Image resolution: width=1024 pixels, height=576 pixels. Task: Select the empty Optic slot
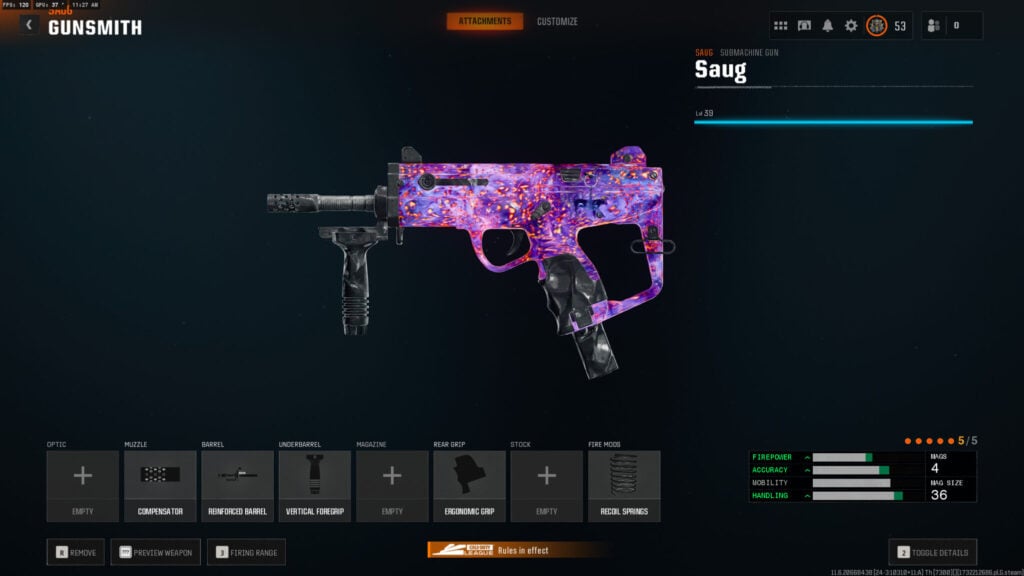pos(83,485)
